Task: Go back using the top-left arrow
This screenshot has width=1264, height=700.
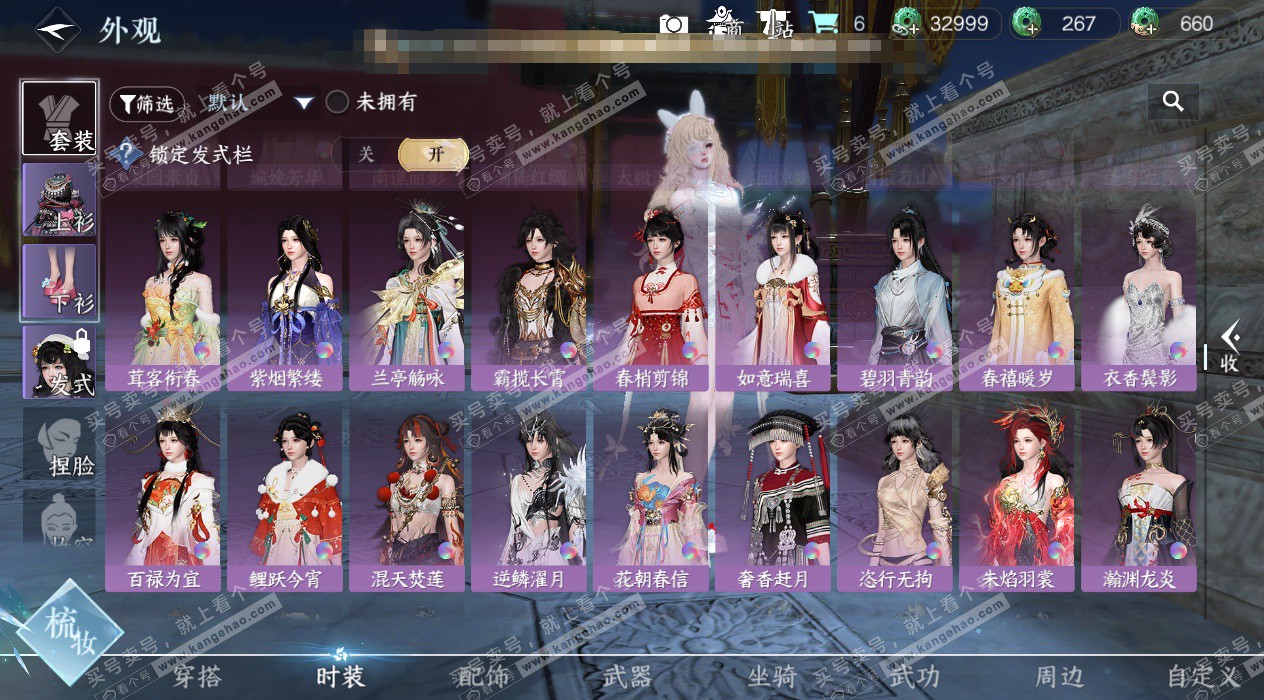Action: pyautogui.click(x=58, y=29)
